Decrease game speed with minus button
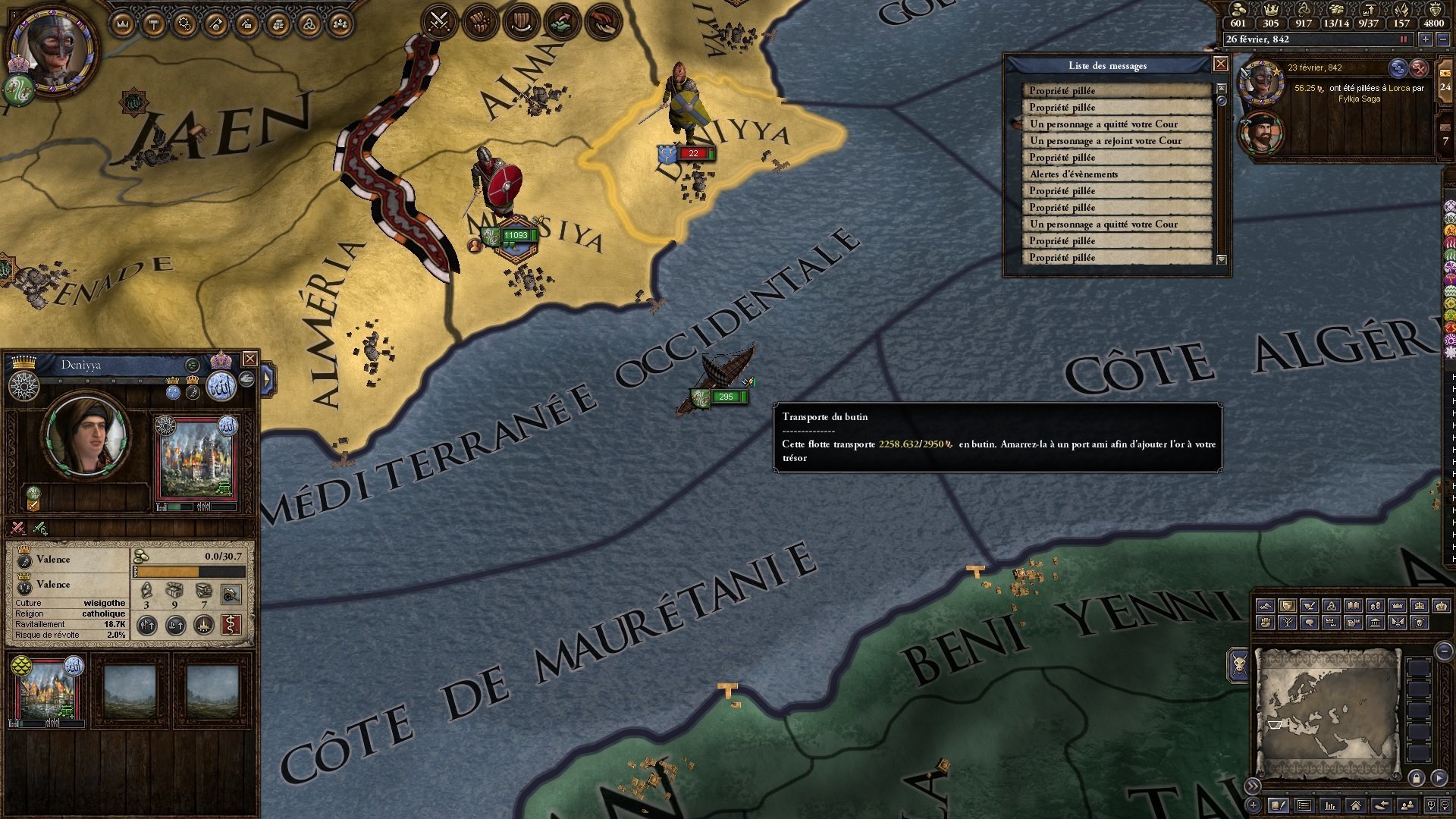 click(x=1442, y=39)
